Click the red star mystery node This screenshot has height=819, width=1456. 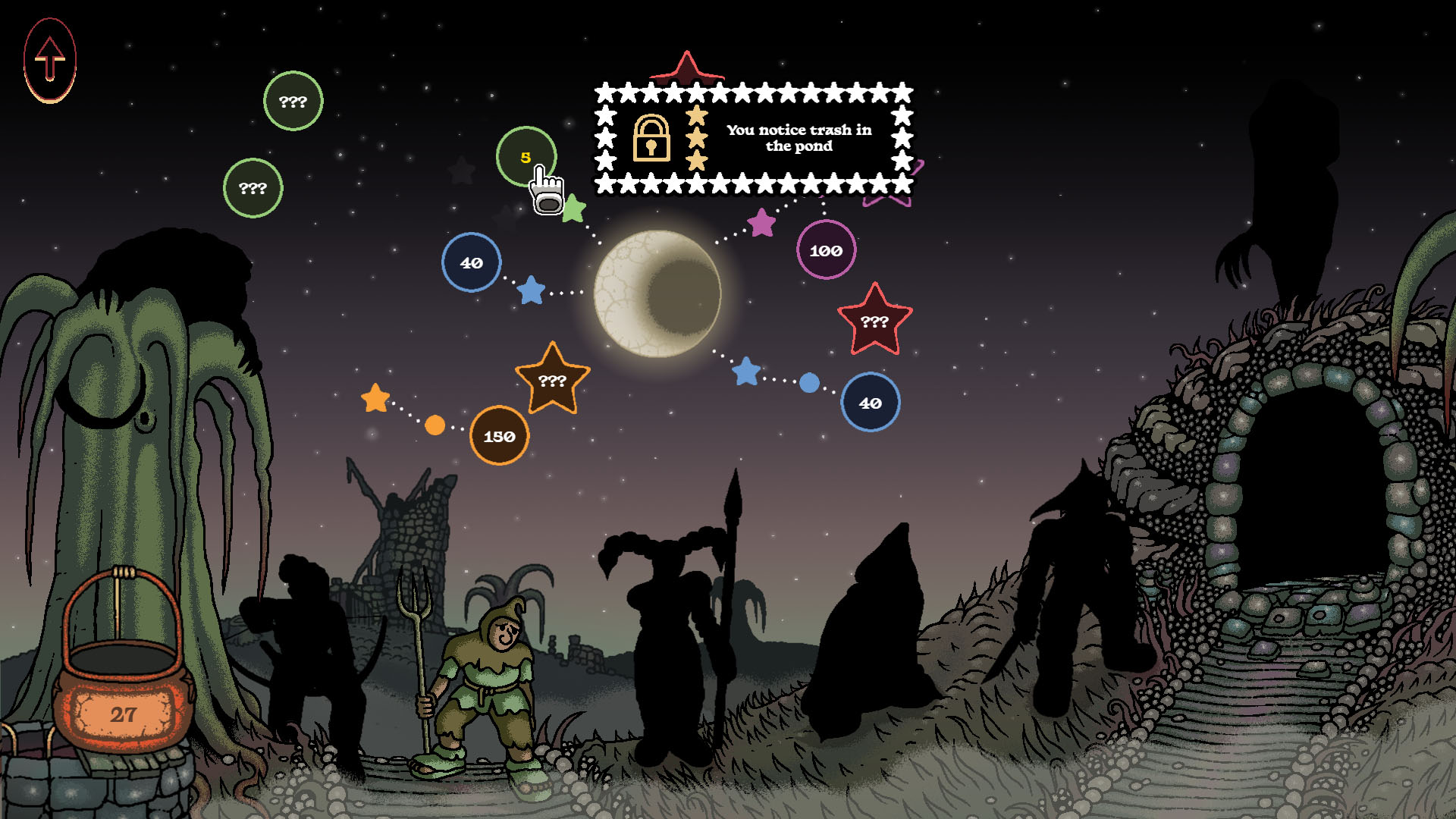(x=874, y=322)
